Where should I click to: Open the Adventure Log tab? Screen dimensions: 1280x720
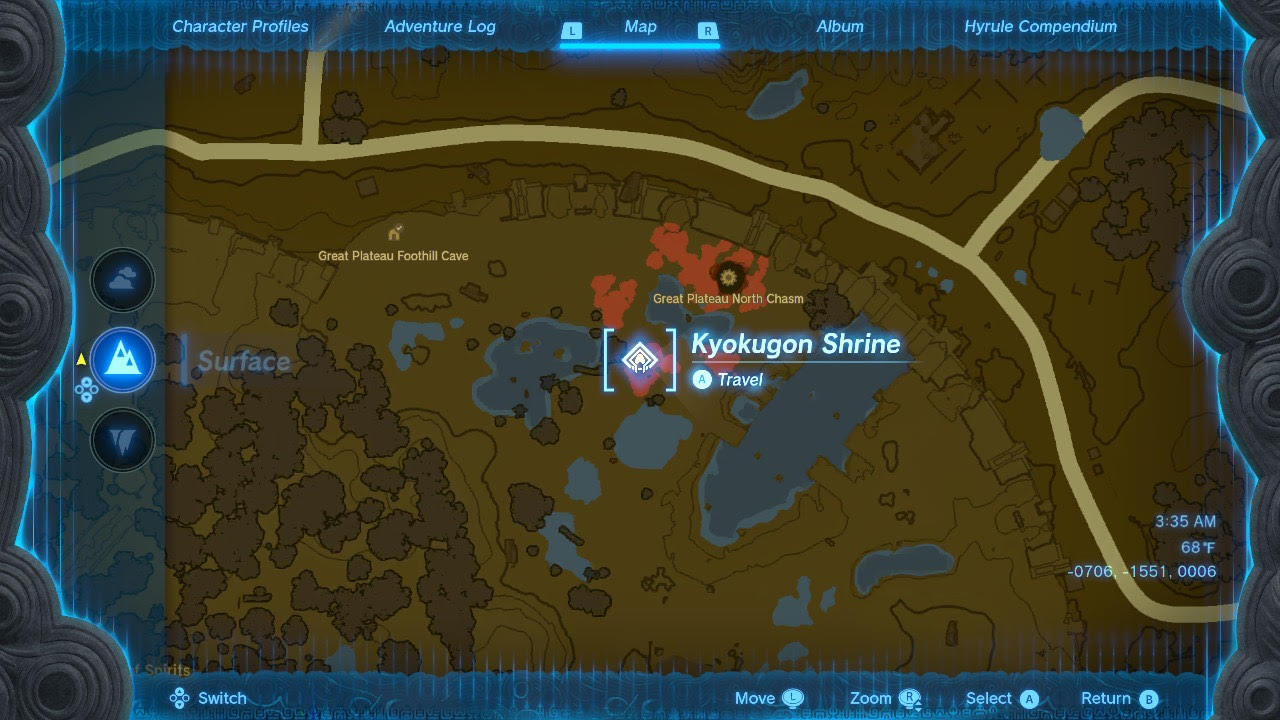click(440, 27)
